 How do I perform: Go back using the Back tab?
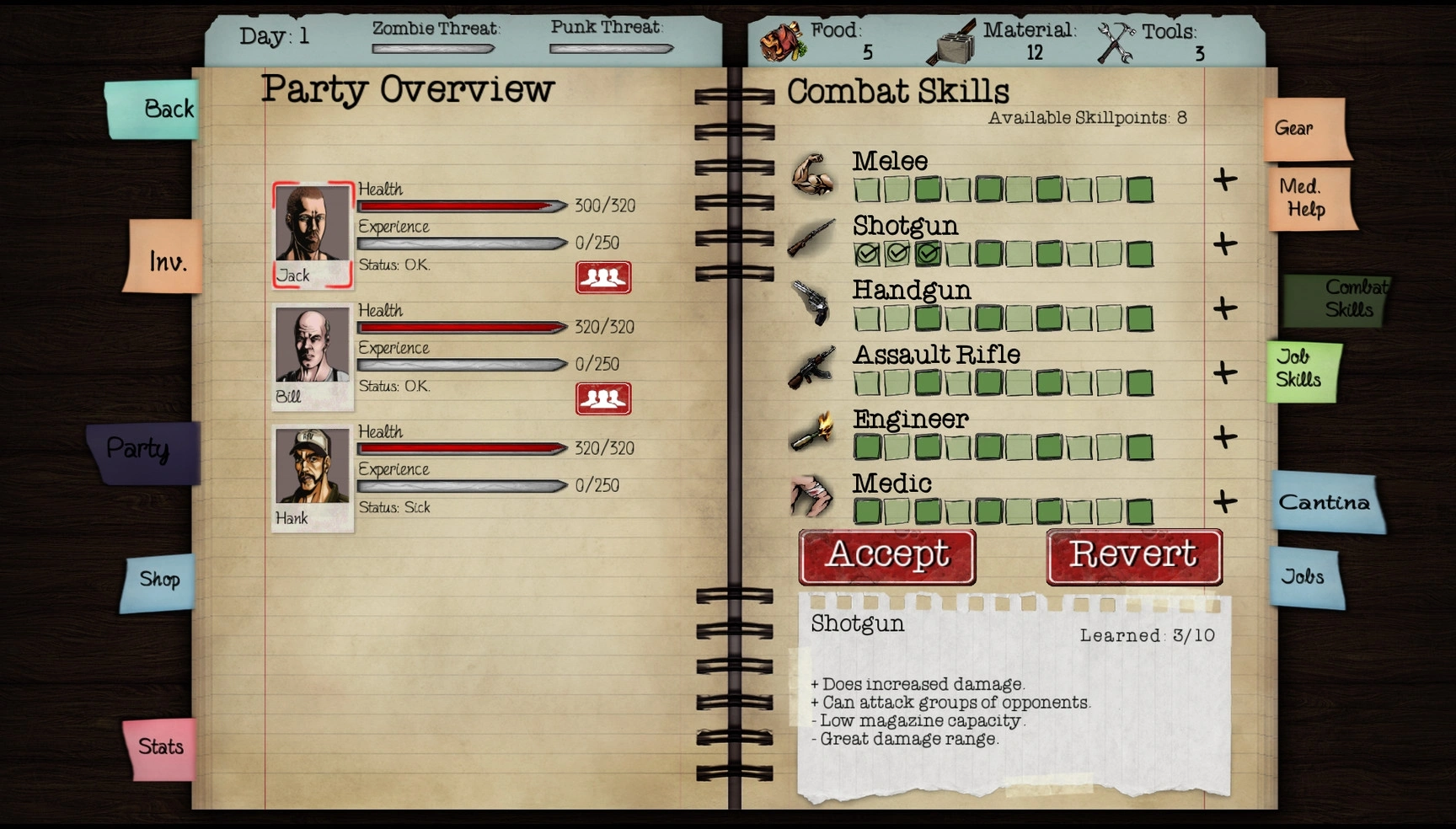point(155,110)
